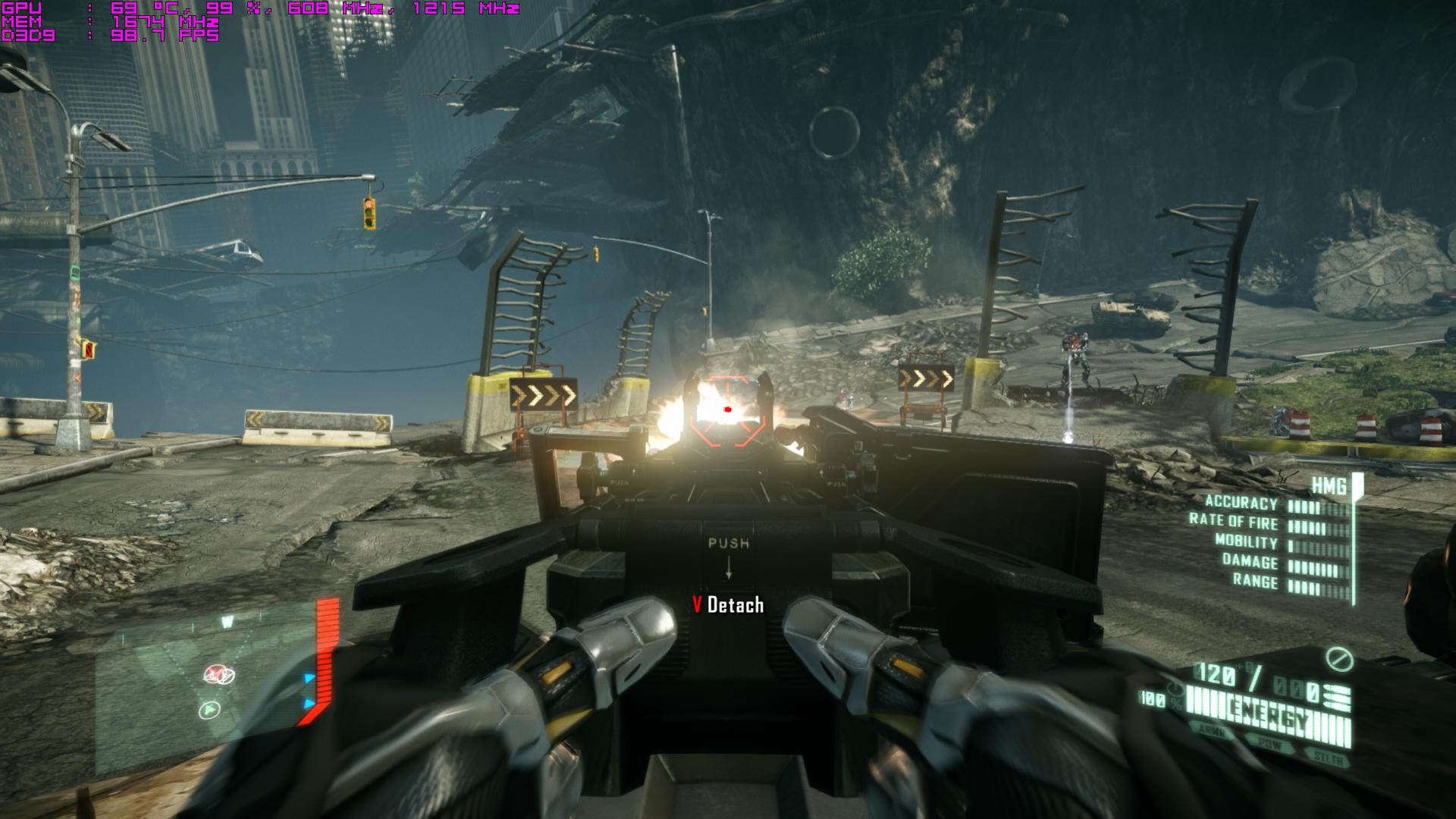Click the green player arrow on minimap
The image size is (1456, 819).
tap(209, 711)
